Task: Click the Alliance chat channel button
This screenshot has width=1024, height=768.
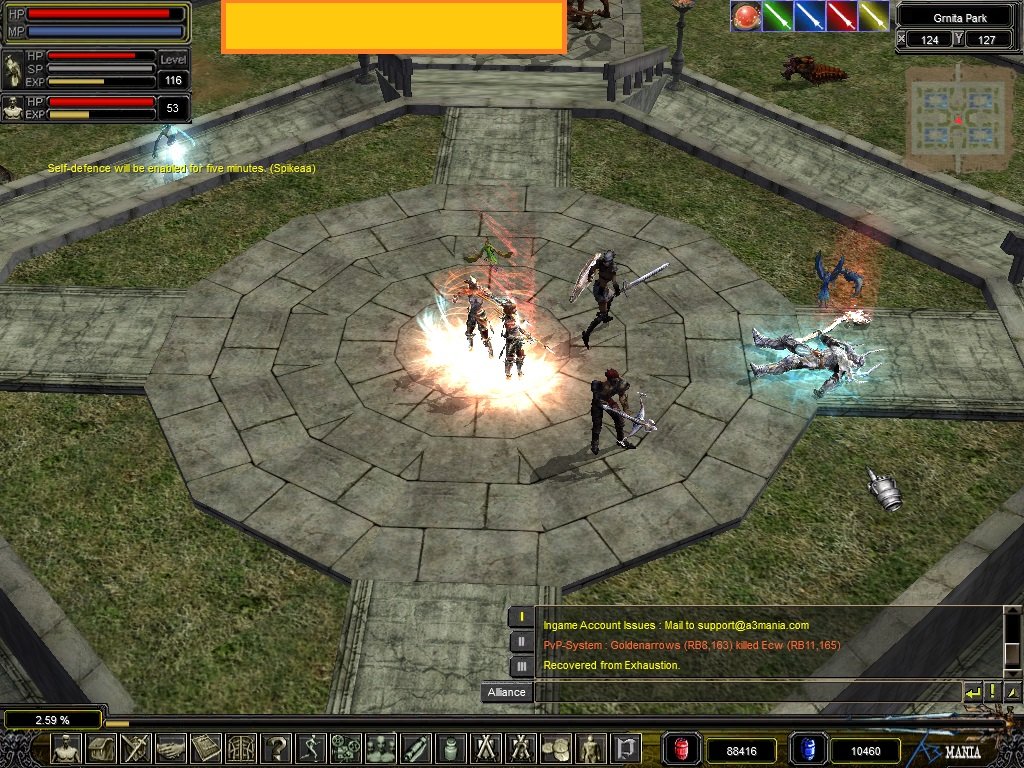Action: 506,692
